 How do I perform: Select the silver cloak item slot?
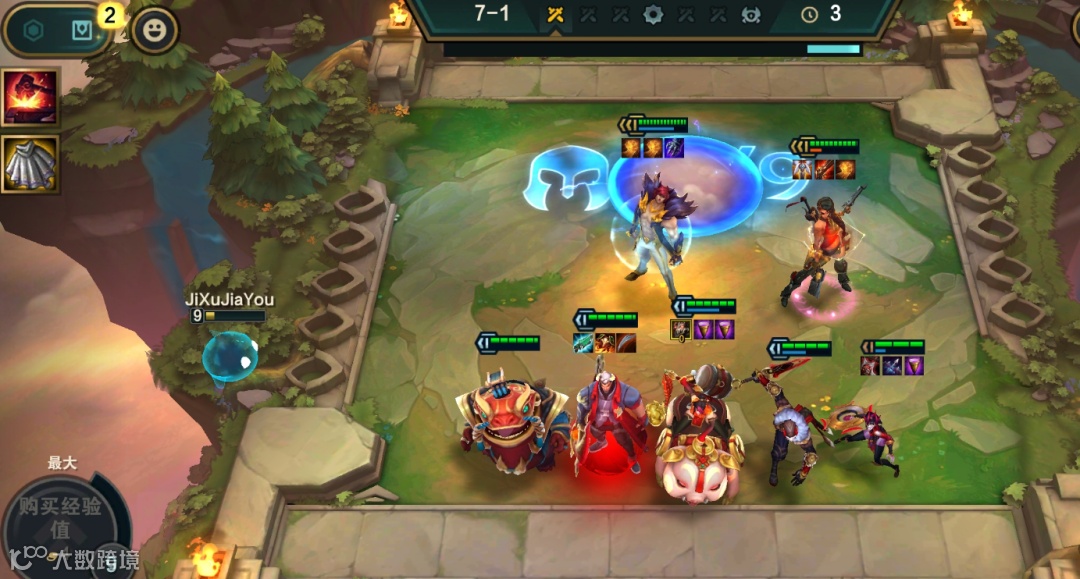pos(30,164)
